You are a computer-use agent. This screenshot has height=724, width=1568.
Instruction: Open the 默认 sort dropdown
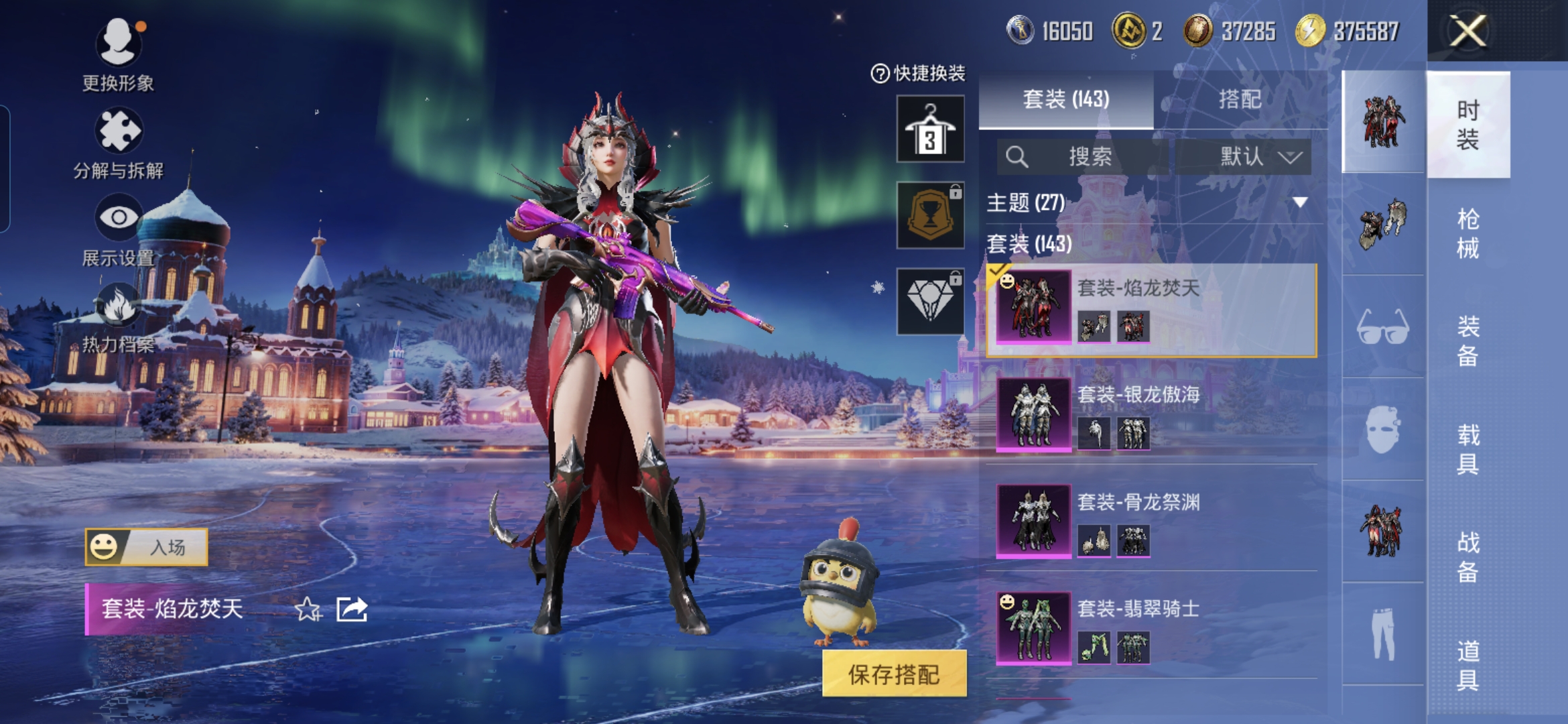click(1244, 157)
